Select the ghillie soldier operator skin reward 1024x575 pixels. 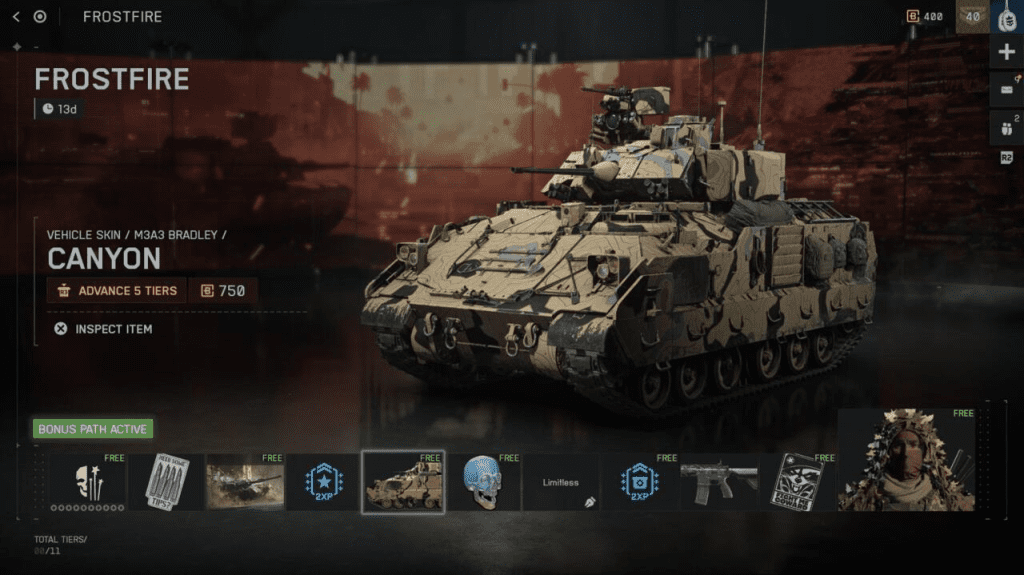coord(908,460)
